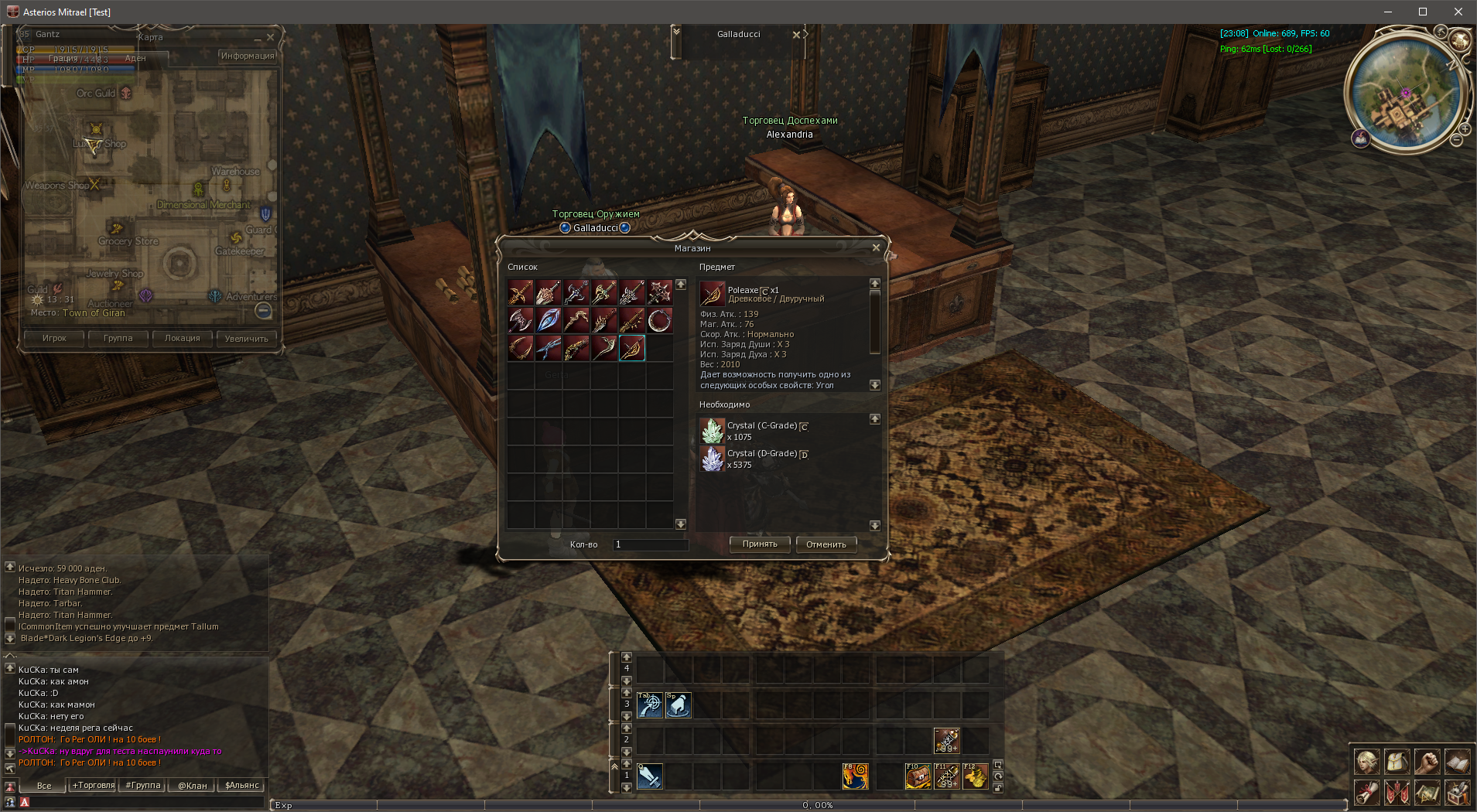Close the Магазин shop window

click(876, 247)
